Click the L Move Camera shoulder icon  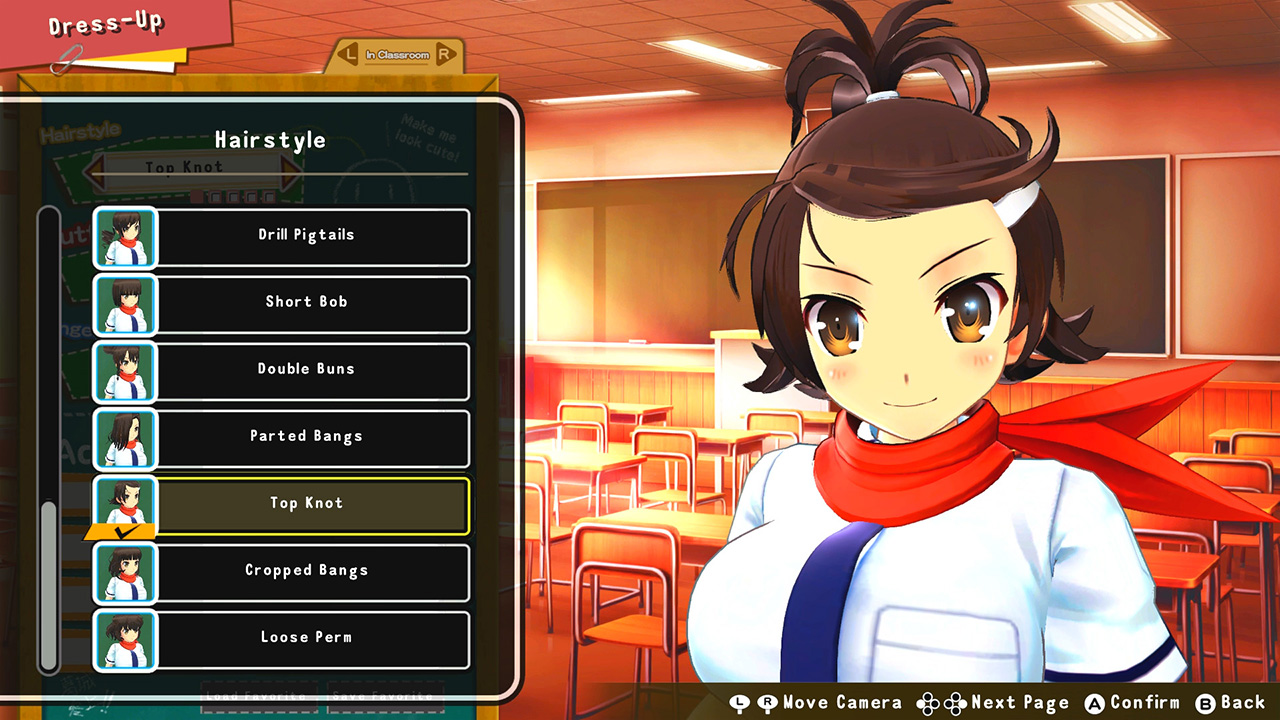pyautogui.click(x=737, y=702)
